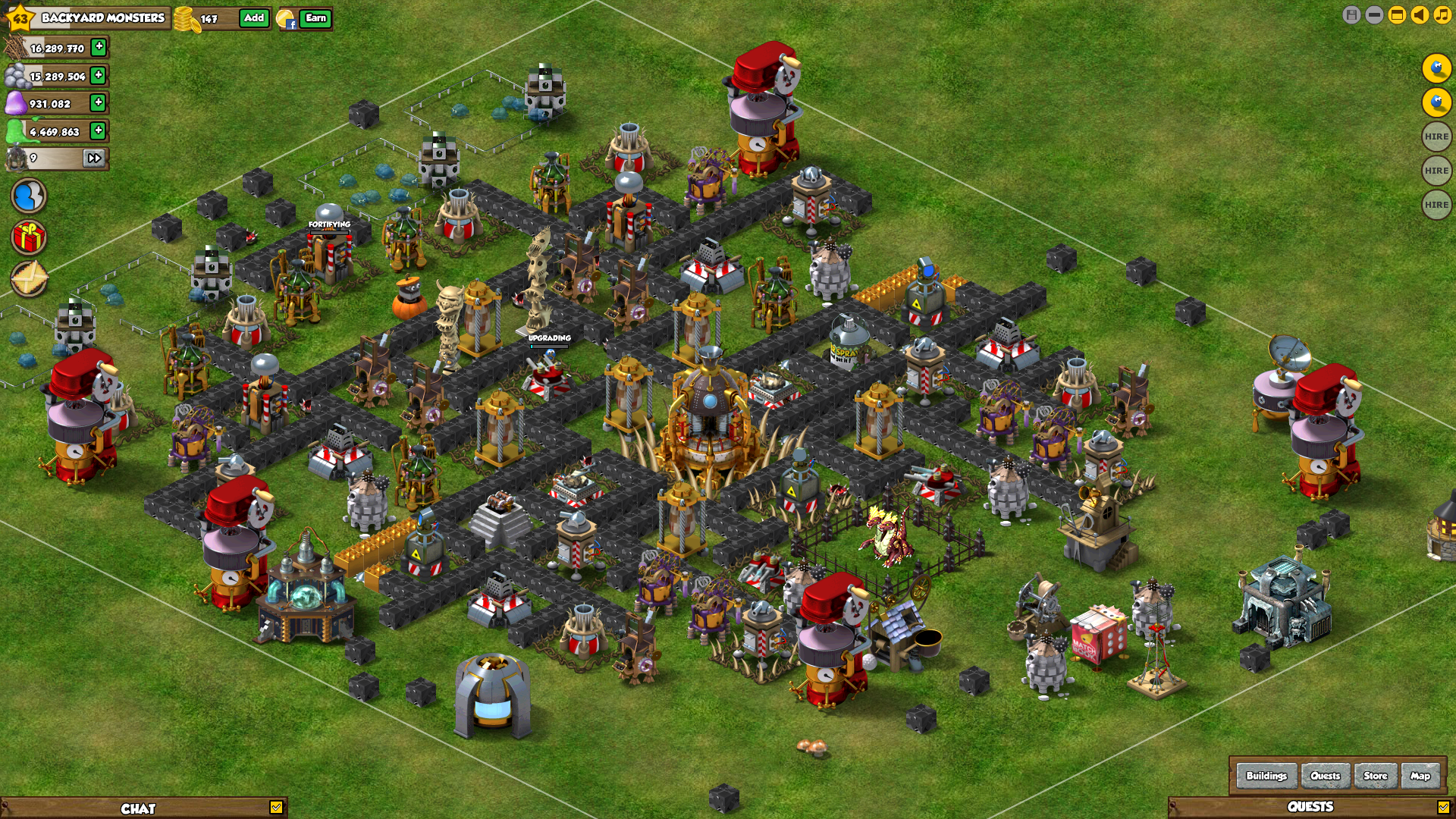Add twigs with the green plus button

coord(99,47)
